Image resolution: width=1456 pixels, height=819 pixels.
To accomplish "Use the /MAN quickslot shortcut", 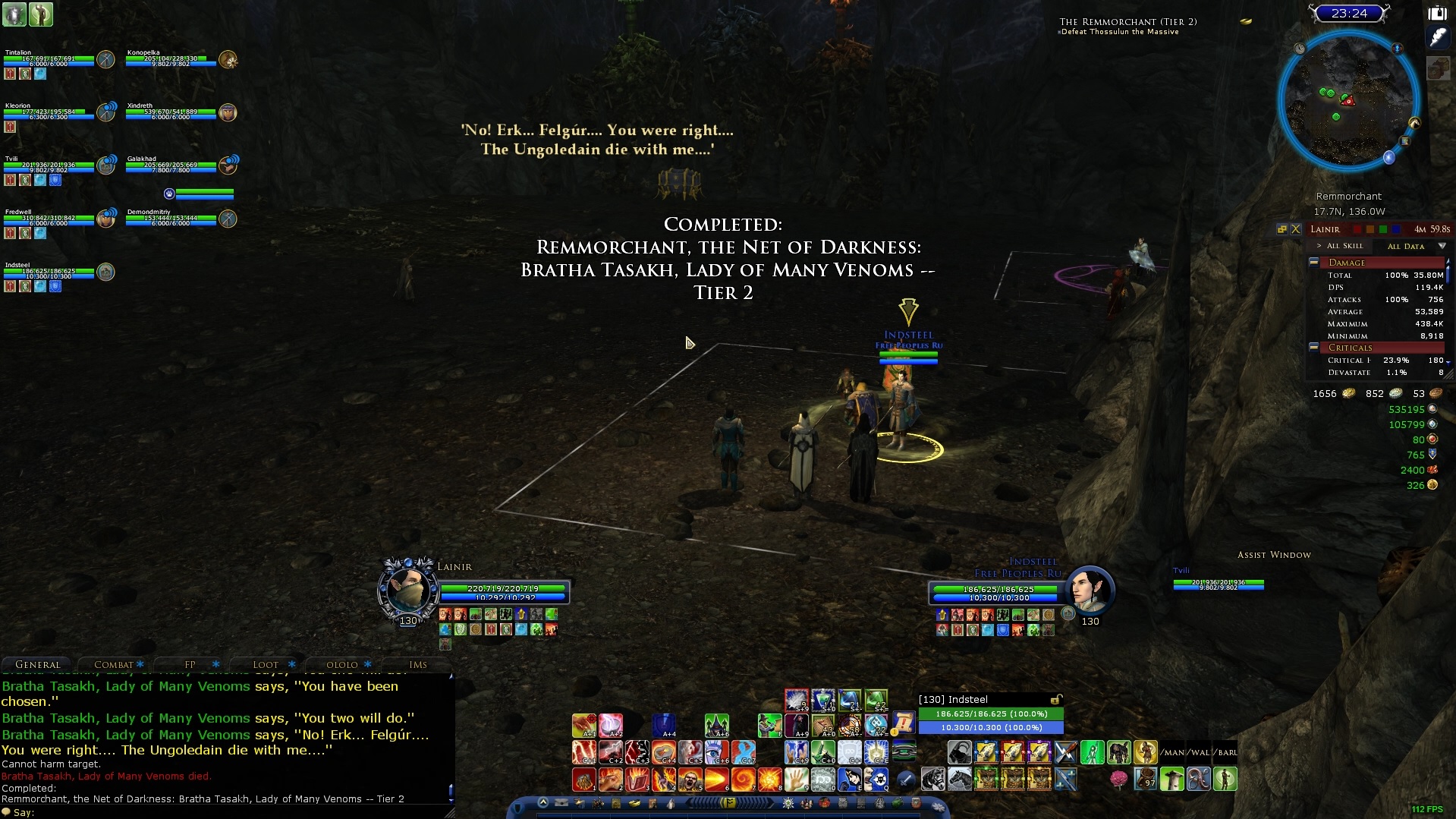I will 1173,752.
